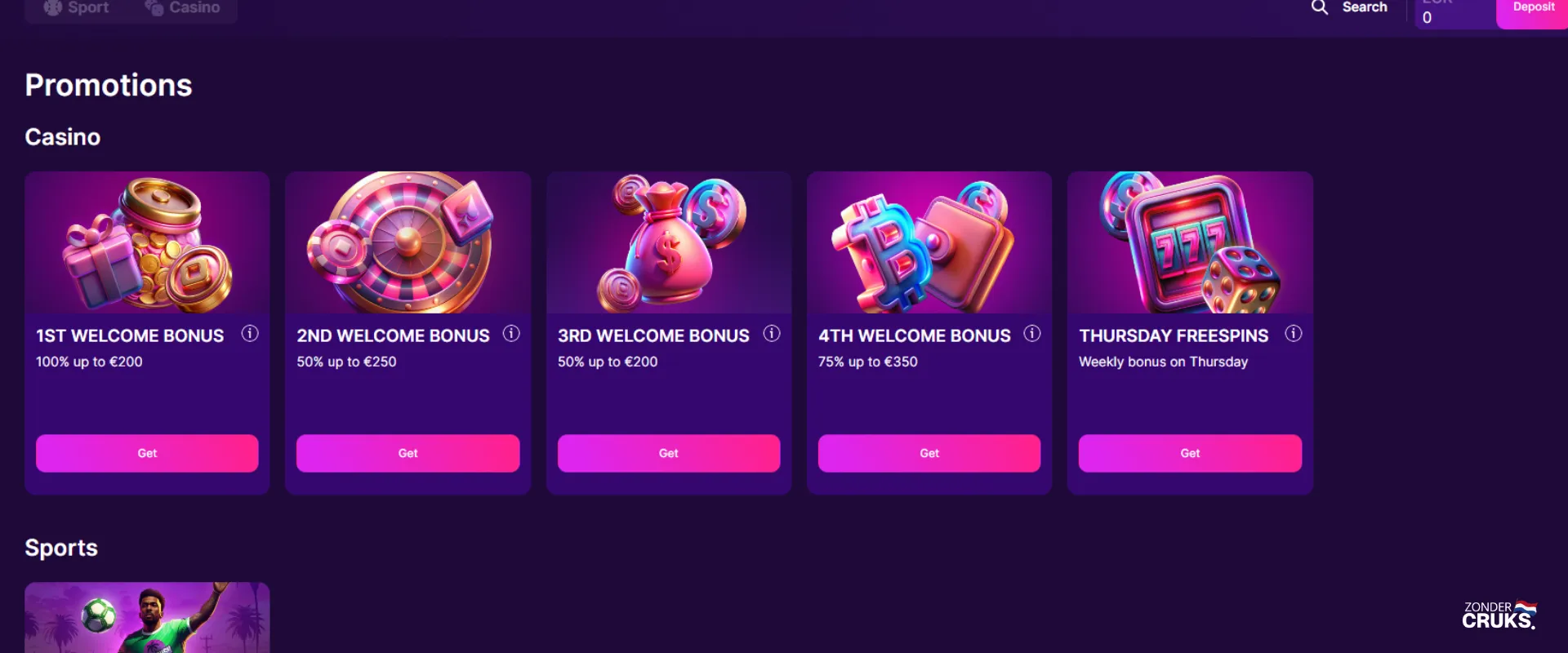Switch to the Casino tab
Viewport: 1568px width, 653px height.
tap(185, 7)
